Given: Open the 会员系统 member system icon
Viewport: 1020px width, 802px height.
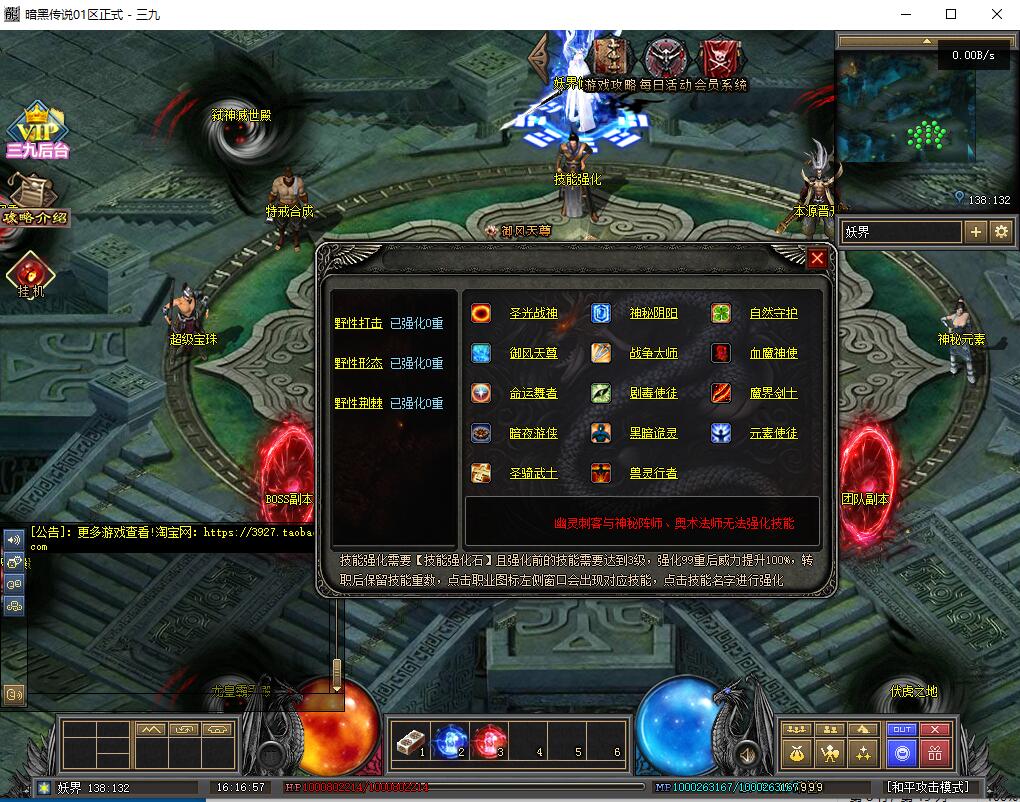Looking at the screenshot, I should [x=718, y=58].
